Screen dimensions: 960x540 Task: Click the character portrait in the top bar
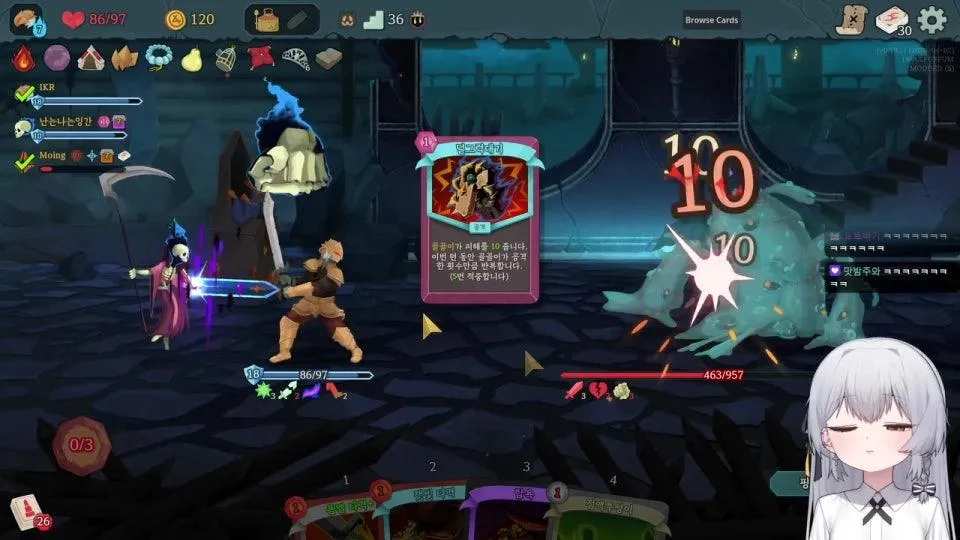(26, 19)
